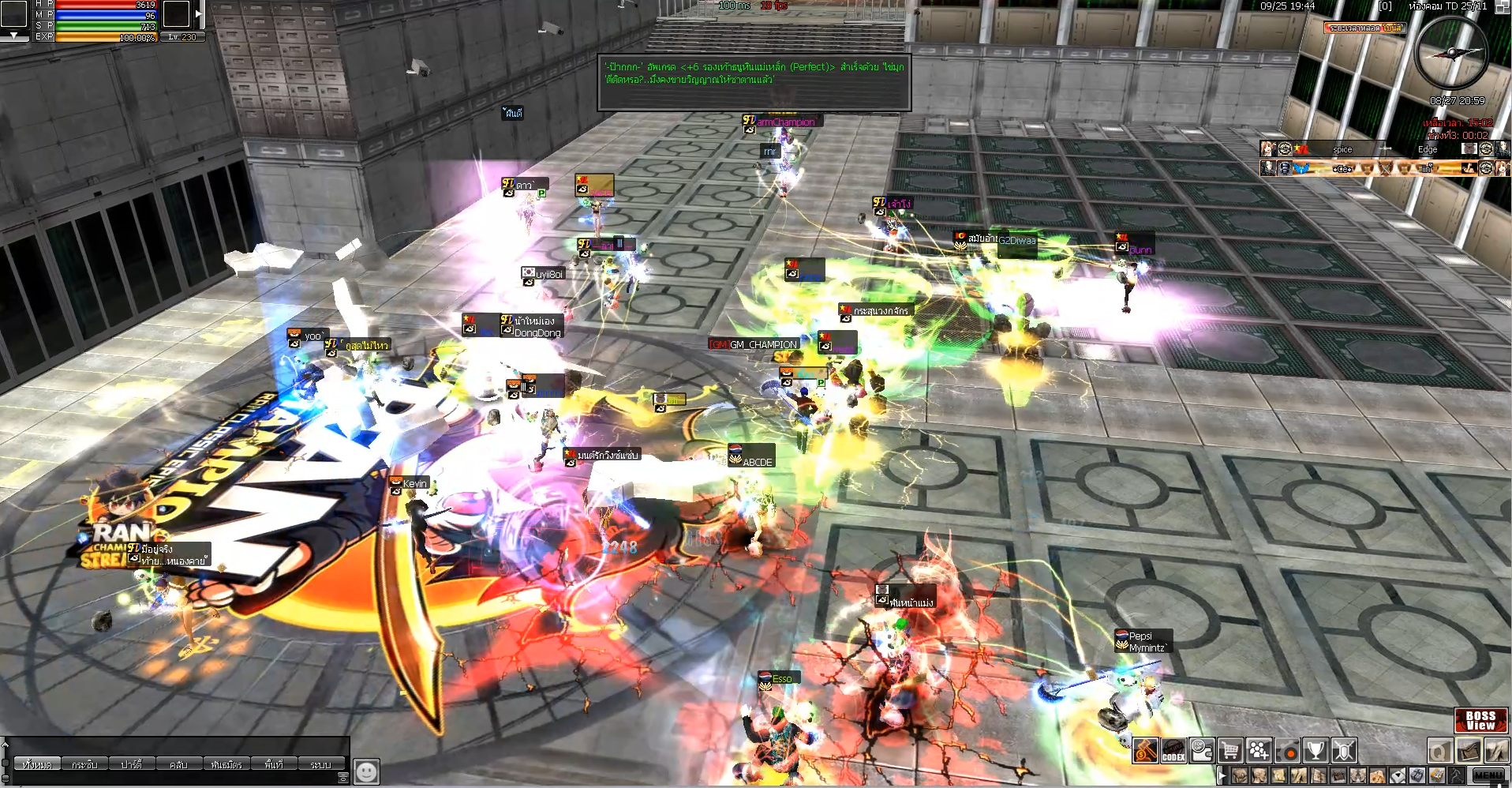Click the compass minimap
The width and height of the screenshot is (1512, 788).
1451,52
